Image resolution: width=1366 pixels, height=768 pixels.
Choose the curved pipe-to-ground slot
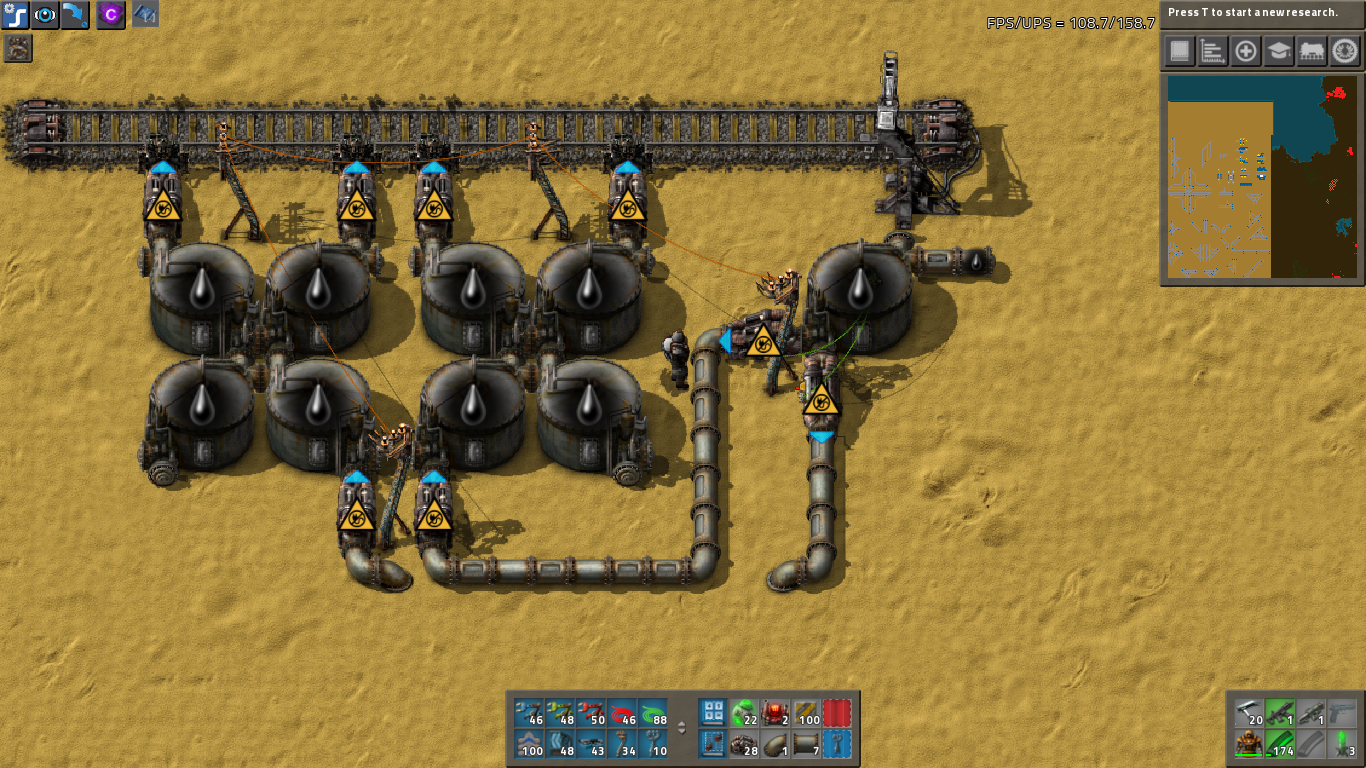(x=775, y=745)
